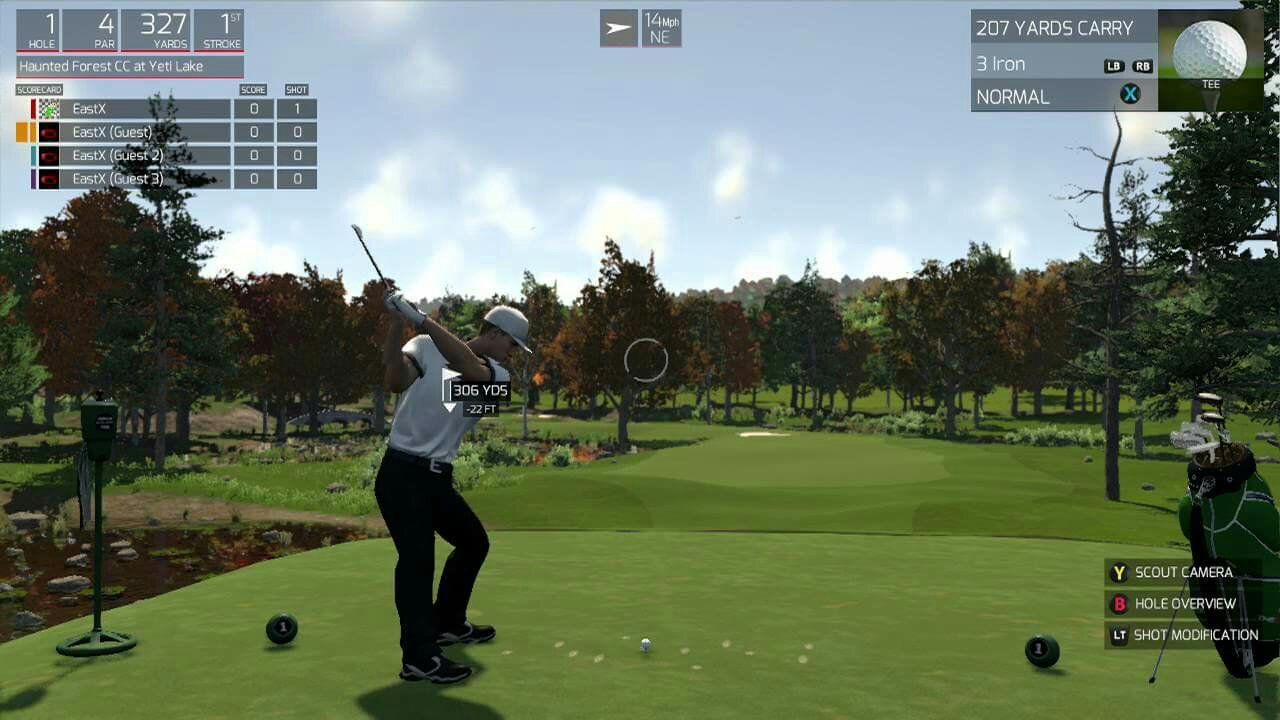Show the Hole Overview

[1184, 604]
